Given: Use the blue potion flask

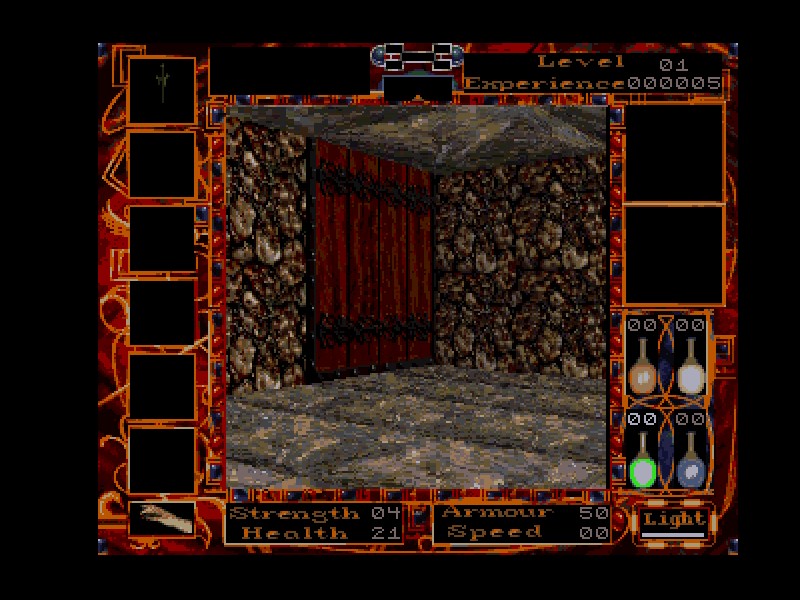Looking at the screenshot, I should point(690,460).
